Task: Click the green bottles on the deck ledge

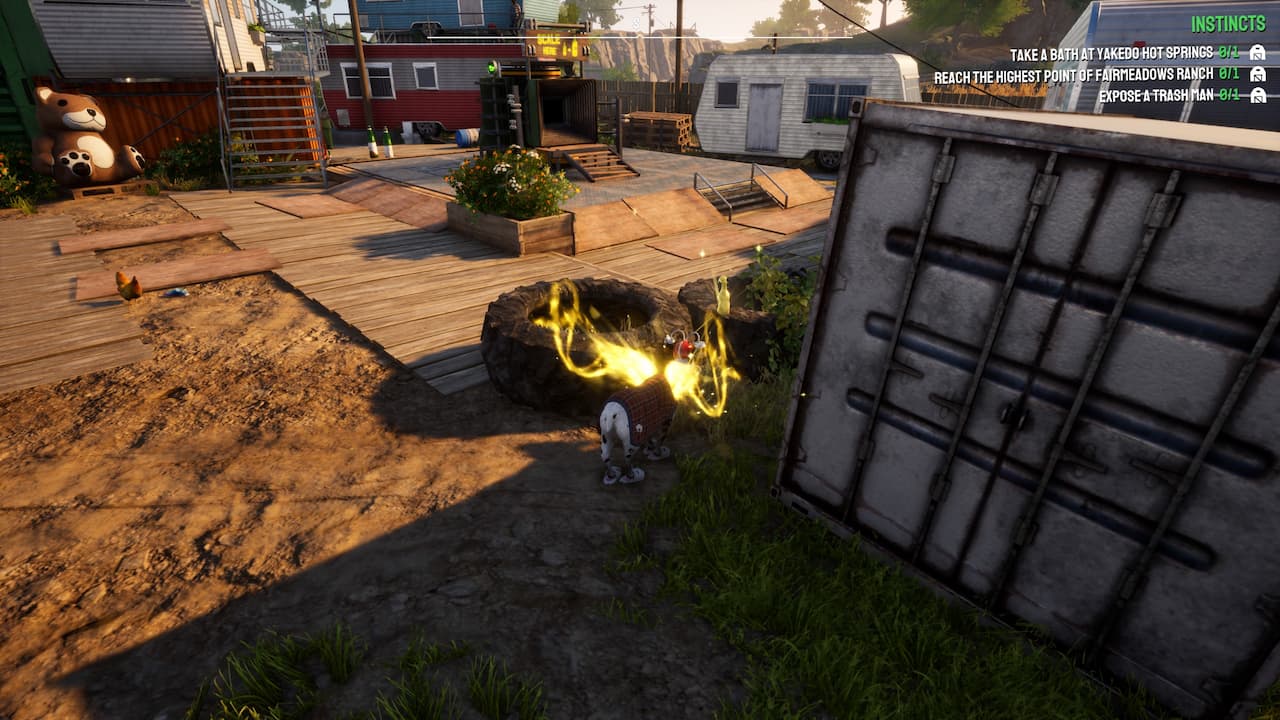Action: point(381,138)
